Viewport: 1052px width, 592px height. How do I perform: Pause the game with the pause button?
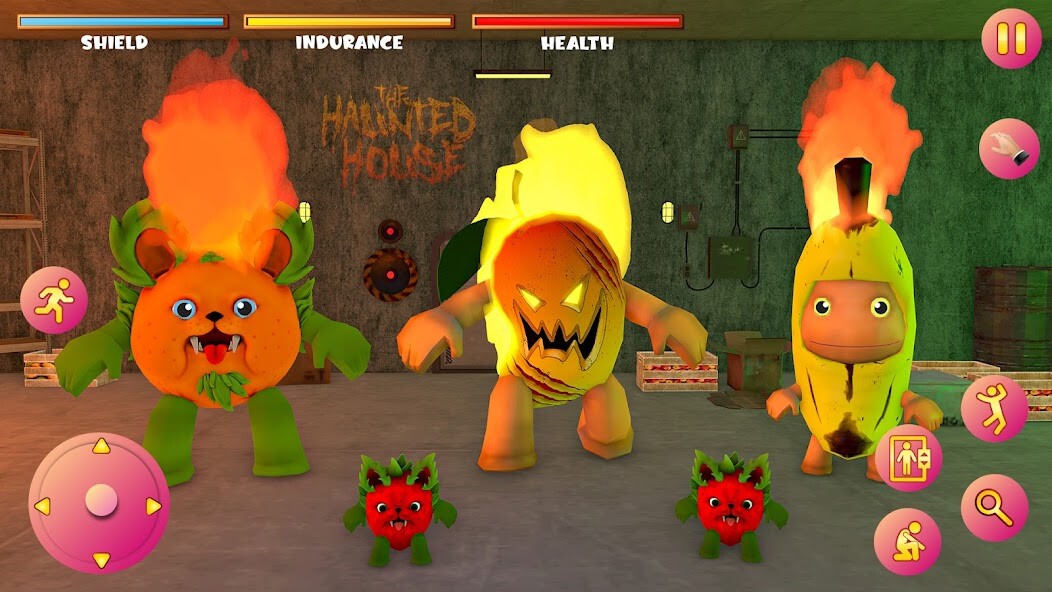click(x=1011, y=39)
